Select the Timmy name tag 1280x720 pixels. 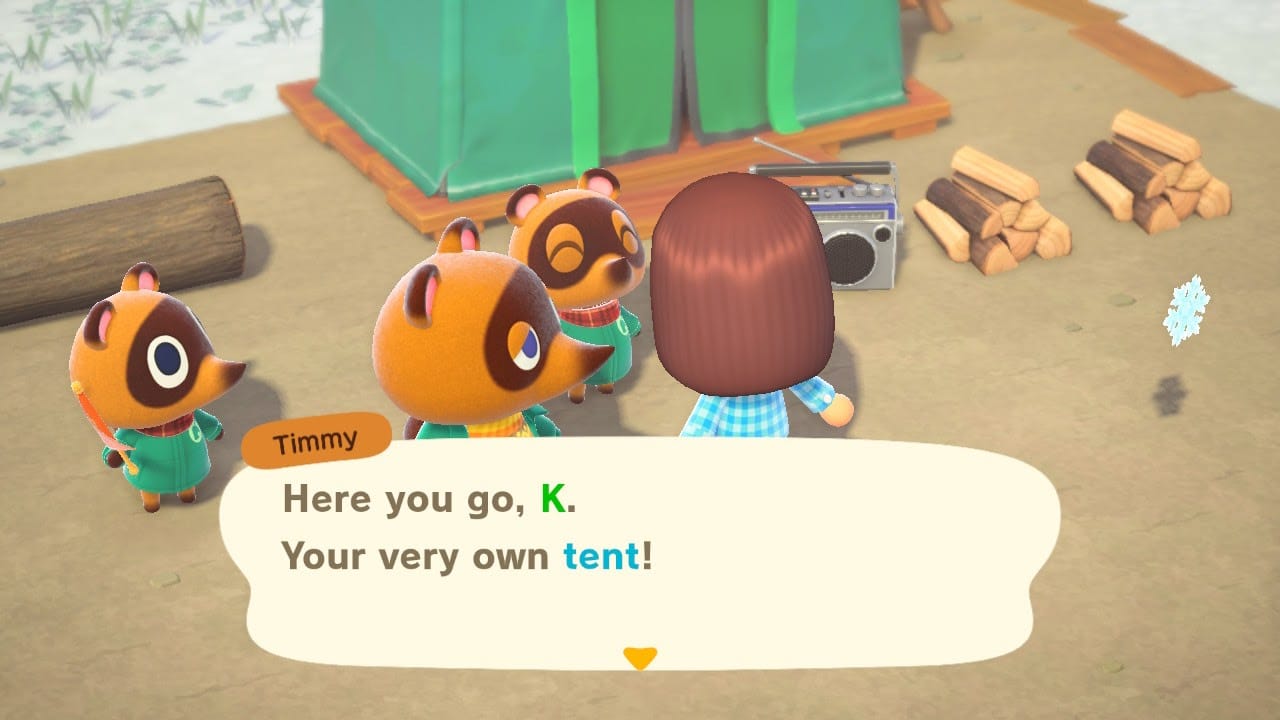(318, 440)
